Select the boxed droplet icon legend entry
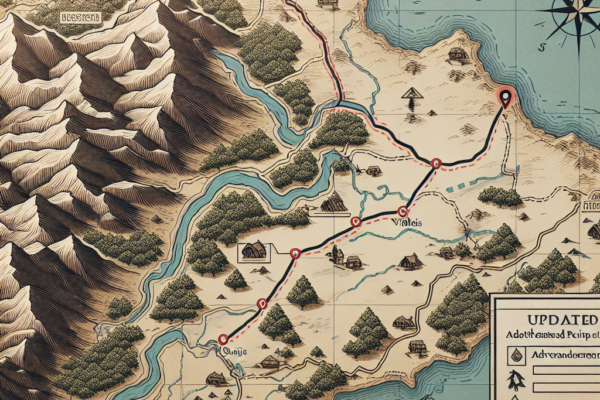600x400 pixels. coord(515,354)
